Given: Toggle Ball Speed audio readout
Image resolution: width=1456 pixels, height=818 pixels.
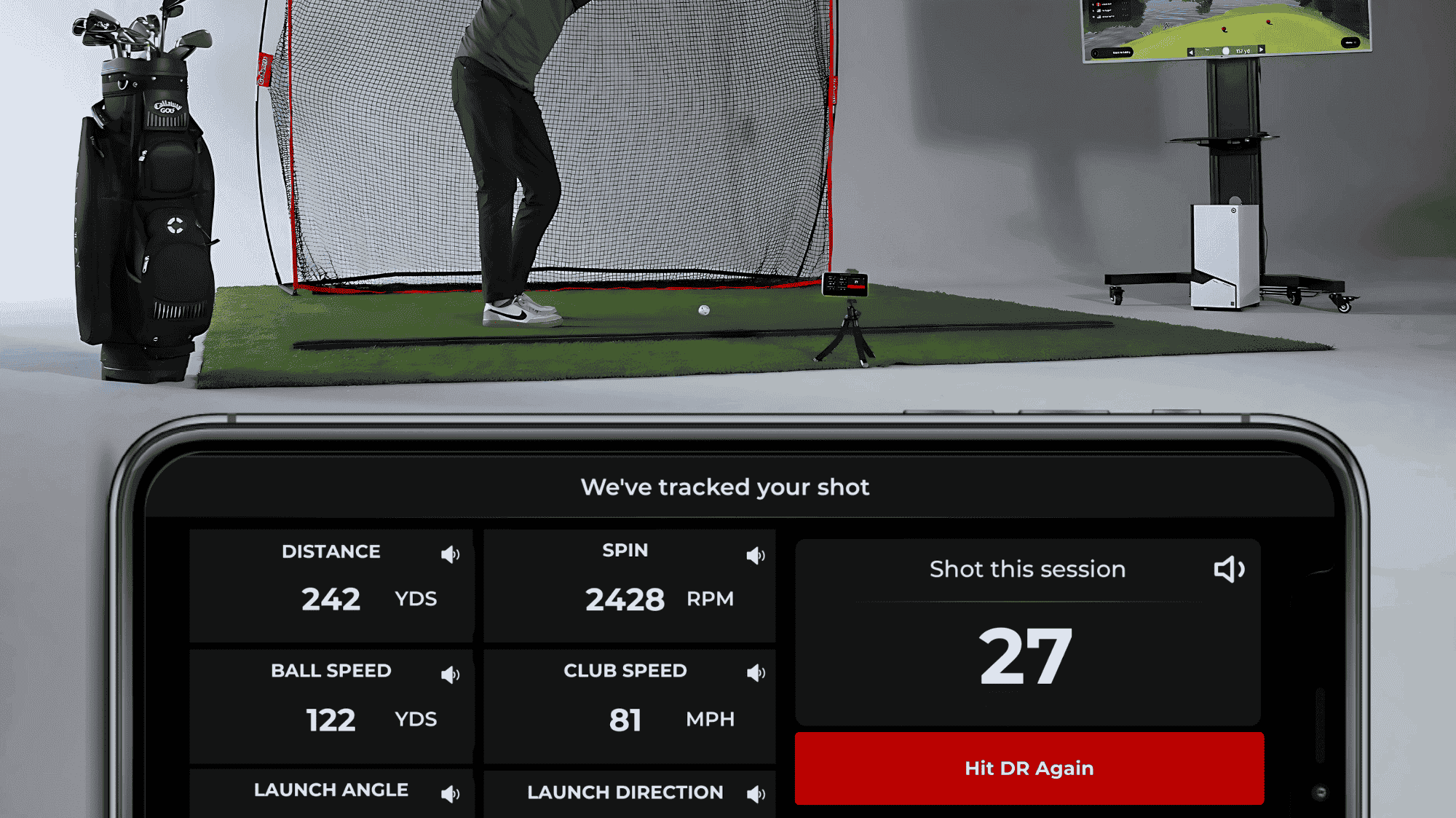Looking at the screenshot, I should point(451,674).
